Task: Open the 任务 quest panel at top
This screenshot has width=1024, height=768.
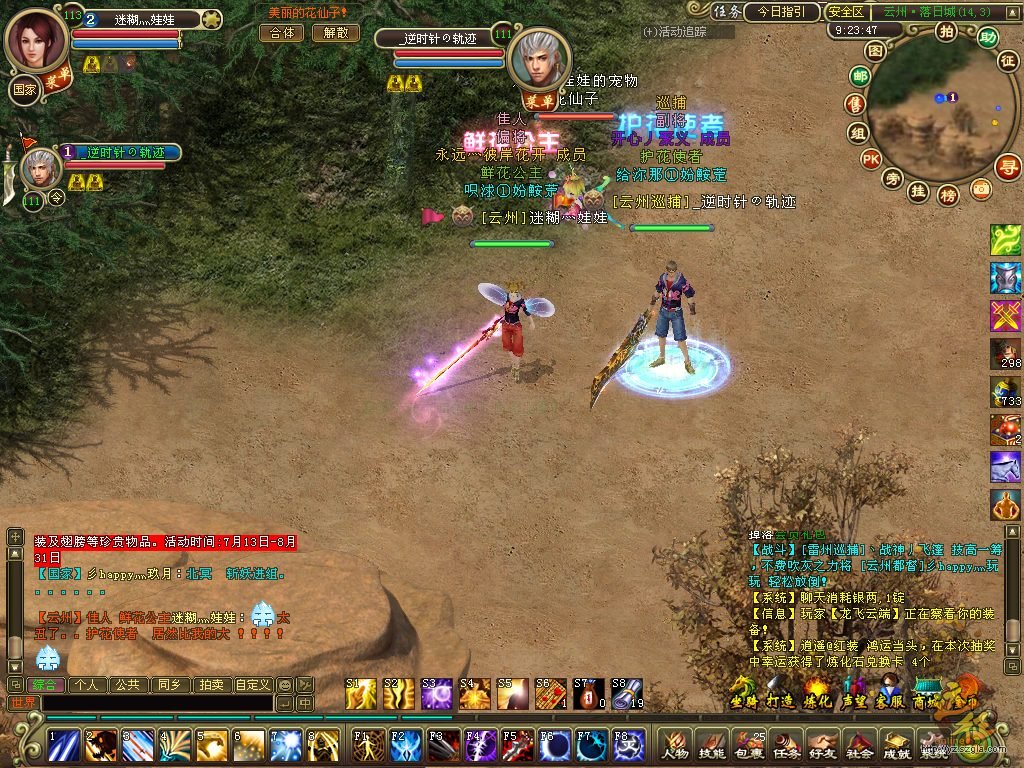Action: pos(727,12)
